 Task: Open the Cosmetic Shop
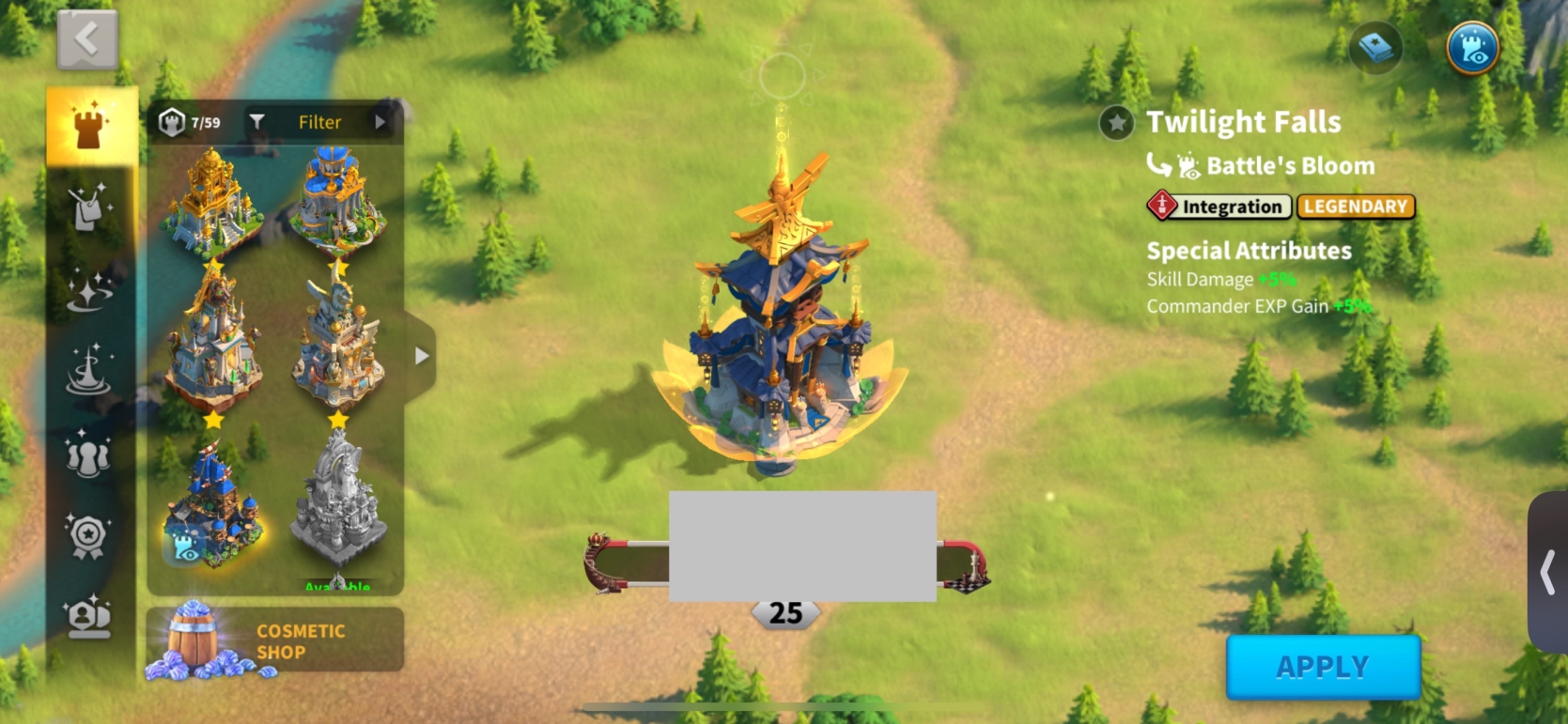click(x=274, y=641)
